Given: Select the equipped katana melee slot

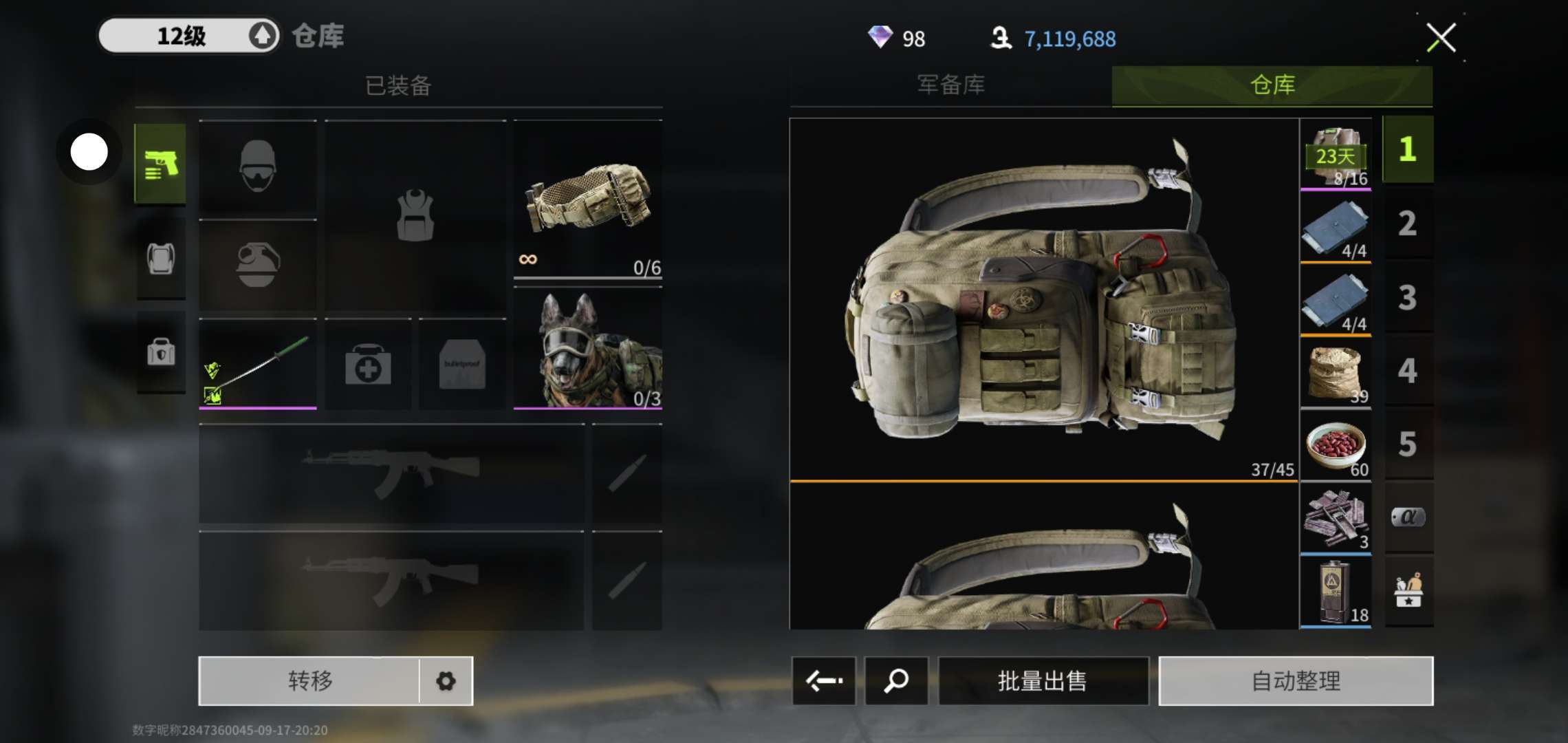Looking at the screenshot, I should (258, 364).
